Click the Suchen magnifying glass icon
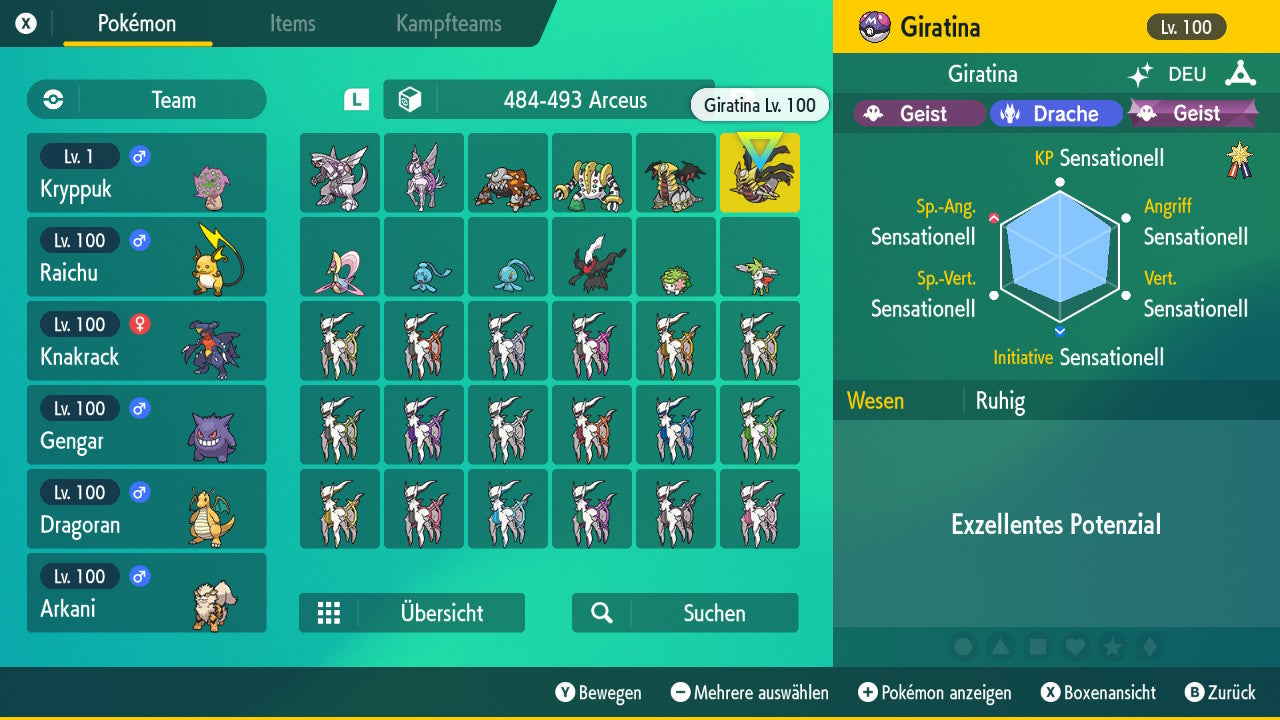Viewport: 1280px width, 720px height. point(601,613)
